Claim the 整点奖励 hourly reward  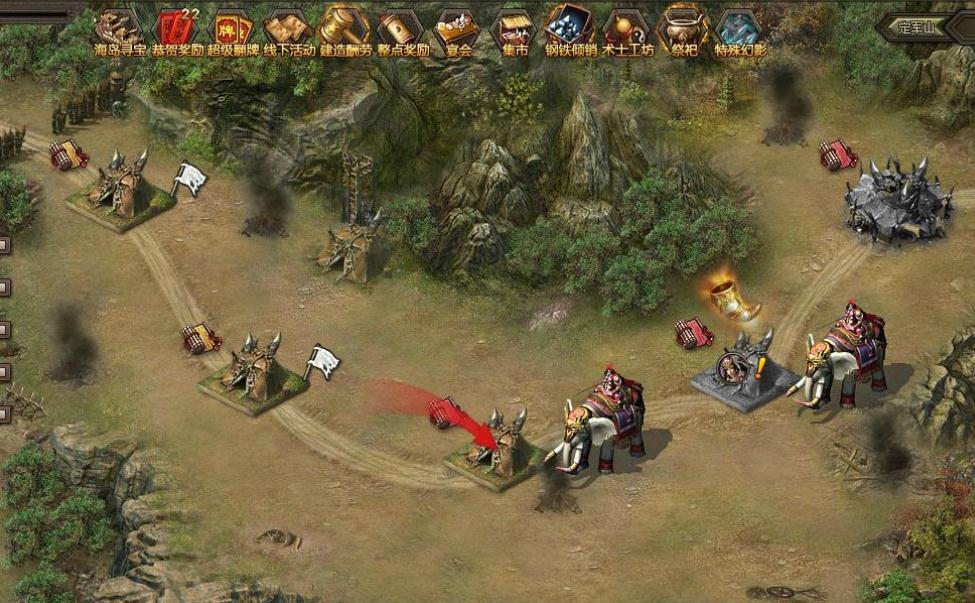click(x=403, y=30)
